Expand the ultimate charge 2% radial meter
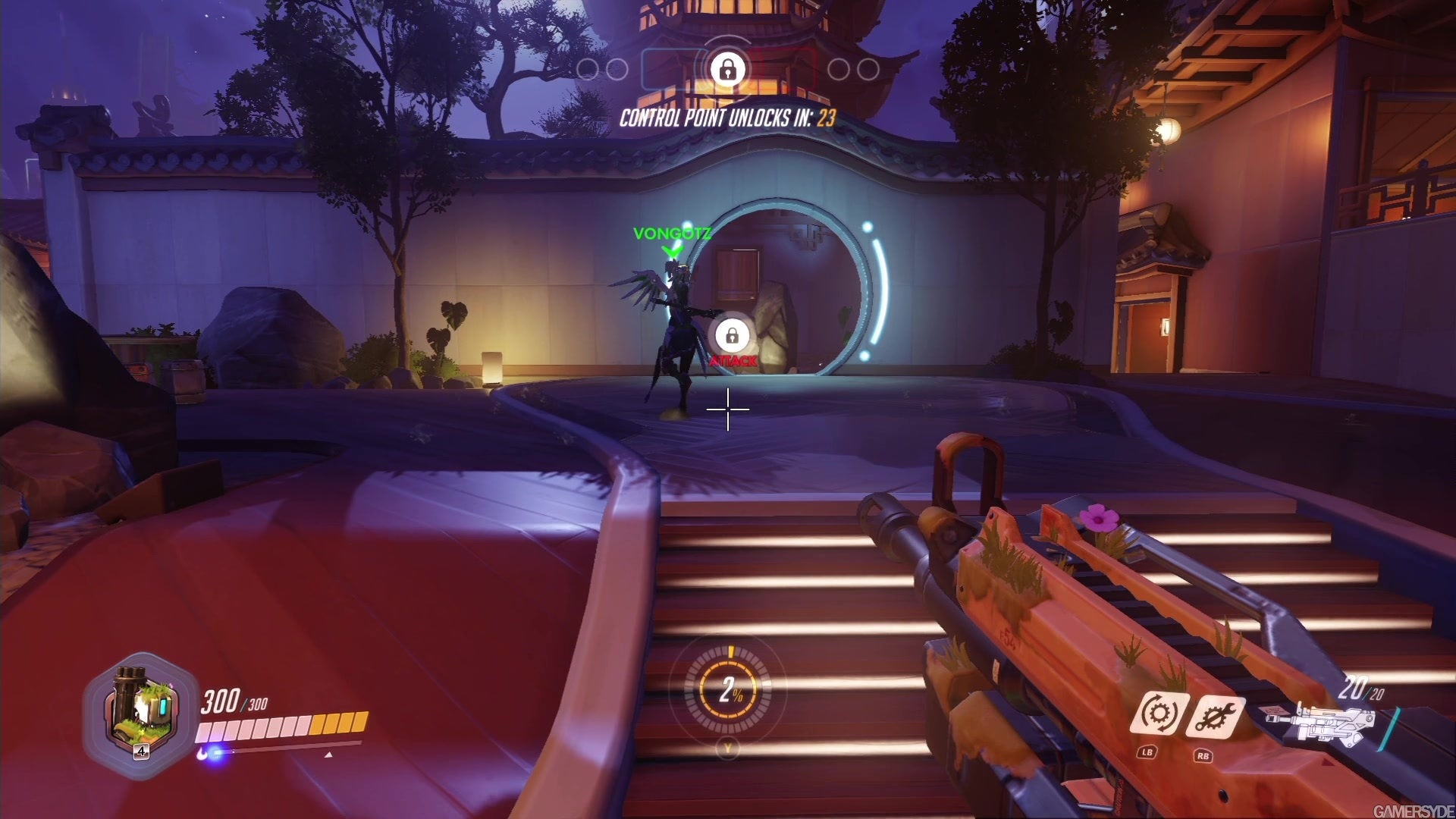1456x819 pixels. pyautogui.click(x=730, y=690)
